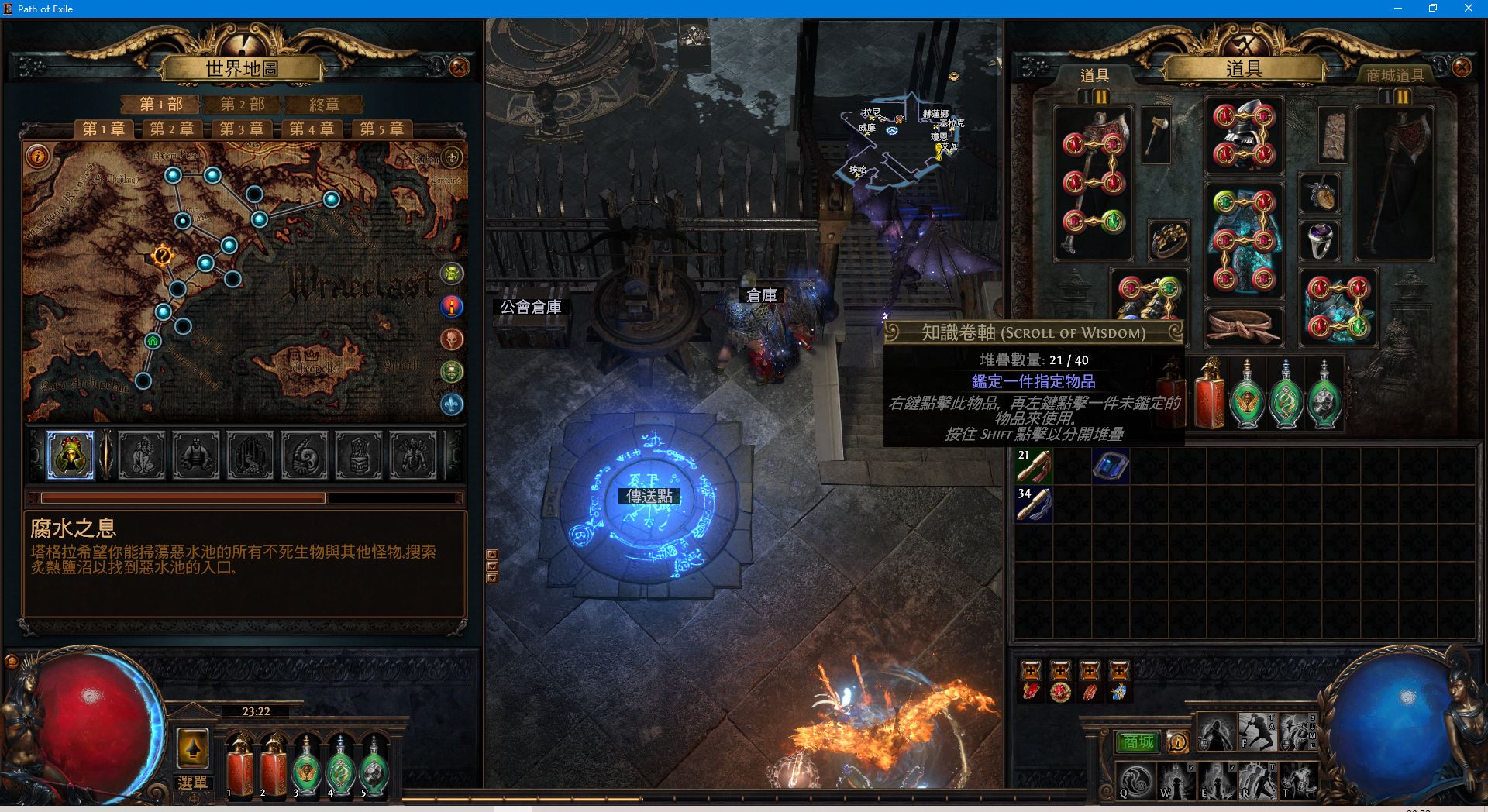1488x812 pixels.
Task: Open the map info button
Action: (x=37, y=157)
